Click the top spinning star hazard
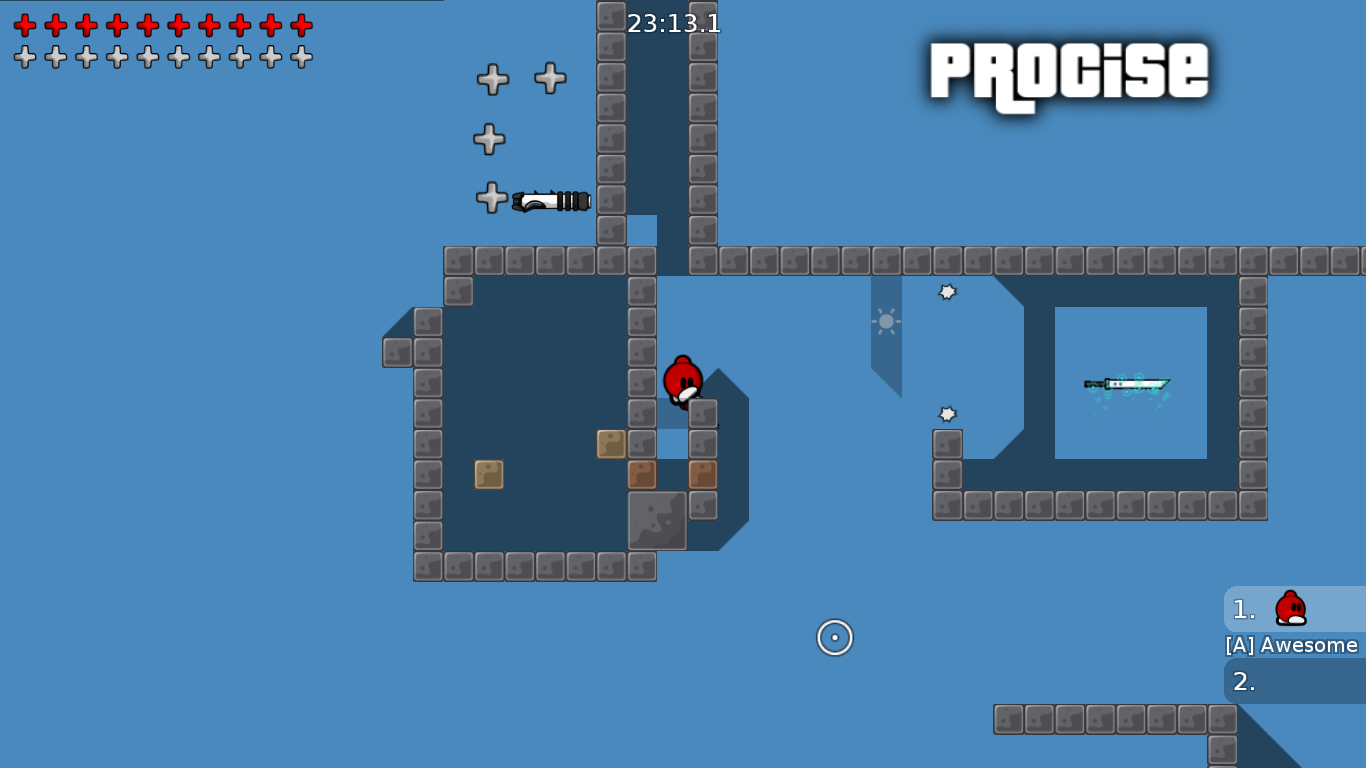1366x768 pixels. coord(946,292)
